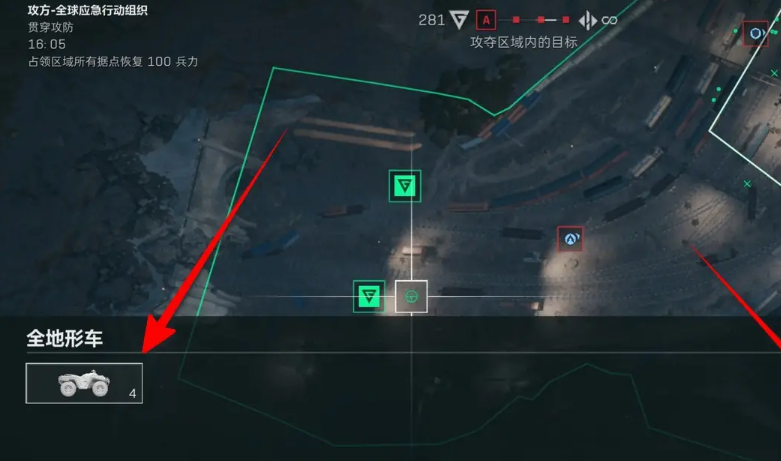Select the red-framed objective marker on the rail yard
The height and width of the screenshot is (461, 781).
tap(570, 239)
